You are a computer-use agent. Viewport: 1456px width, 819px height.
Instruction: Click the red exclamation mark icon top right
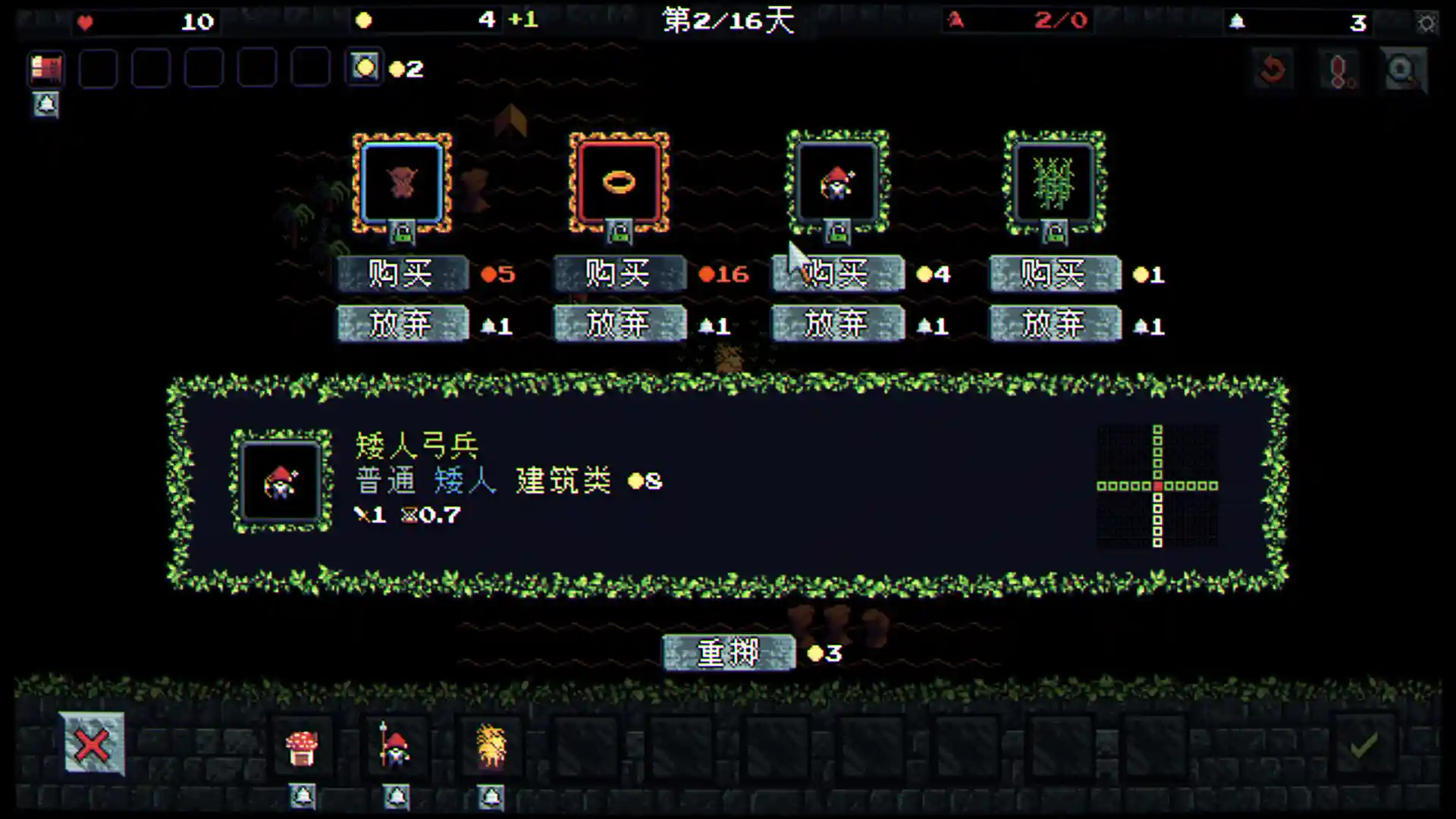click(x=1338, y=68)
